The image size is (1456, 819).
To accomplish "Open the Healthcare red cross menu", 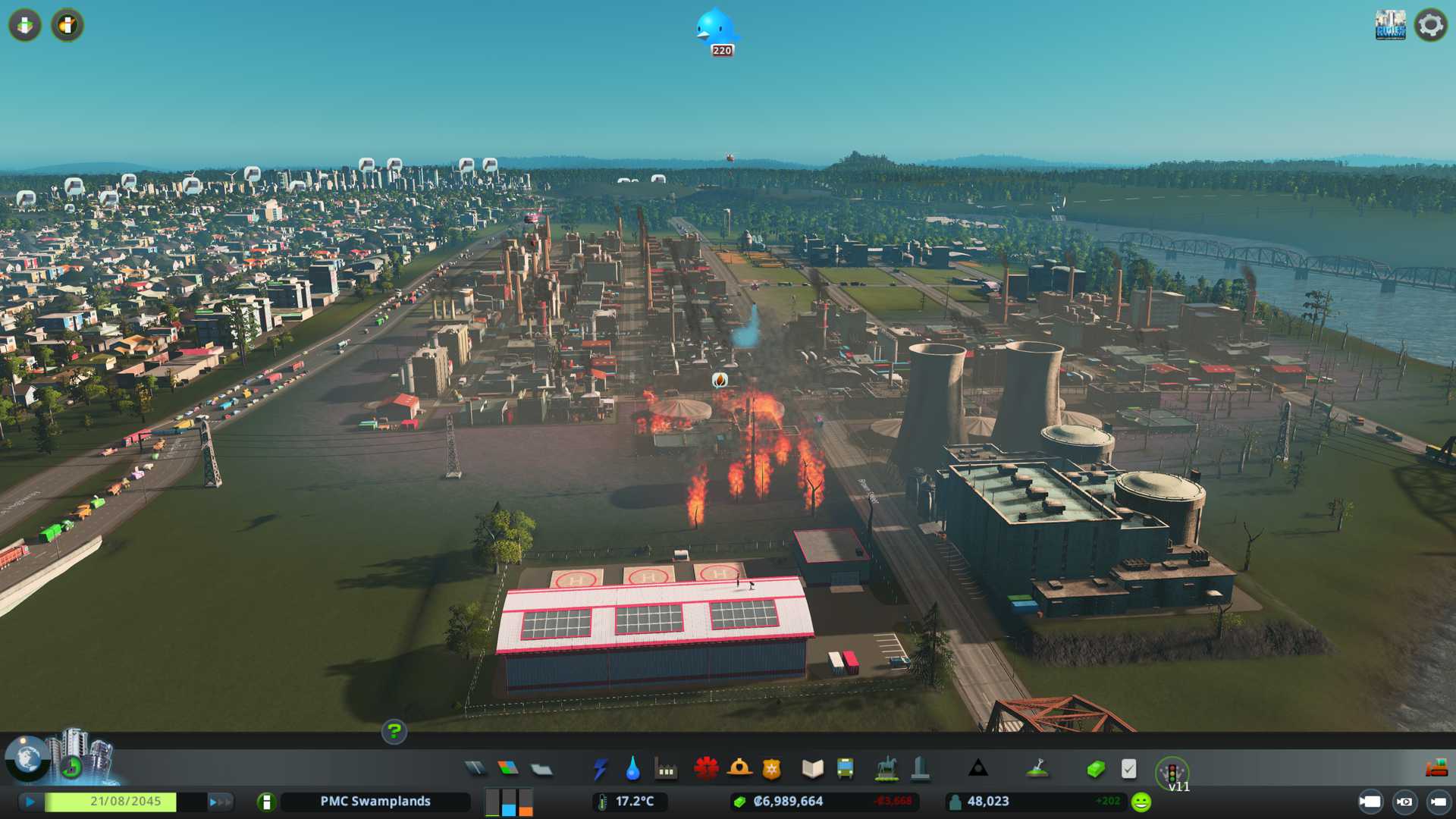I will coord(706,769).
